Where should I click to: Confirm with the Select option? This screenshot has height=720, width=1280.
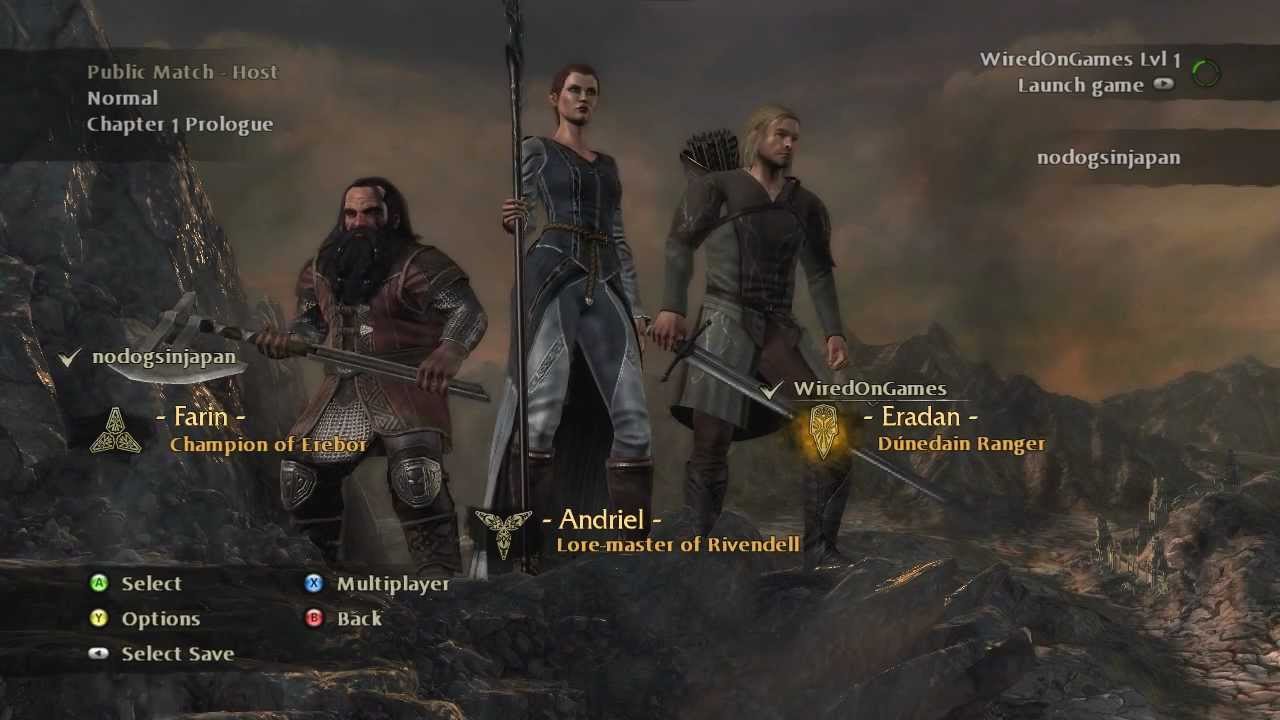tap(151, 584)
